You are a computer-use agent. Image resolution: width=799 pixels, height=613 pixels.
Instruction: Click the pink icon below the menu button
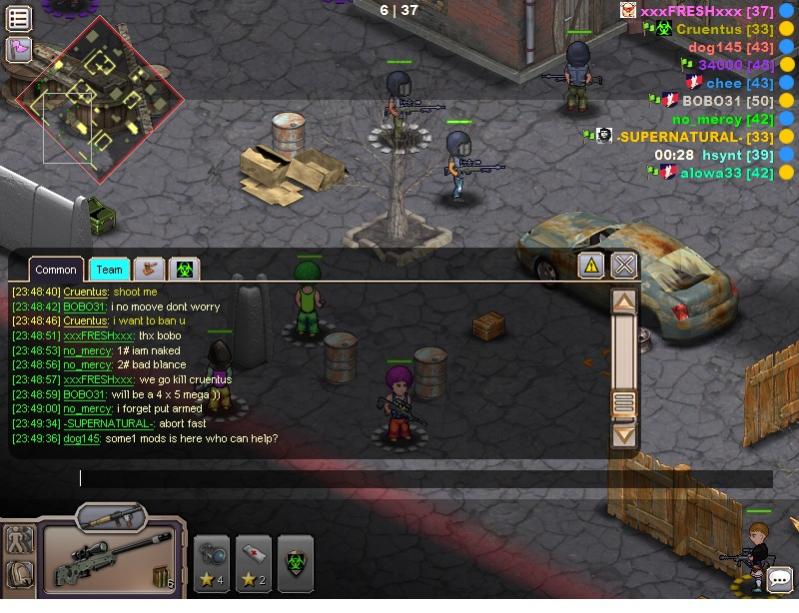coord(19,48)
